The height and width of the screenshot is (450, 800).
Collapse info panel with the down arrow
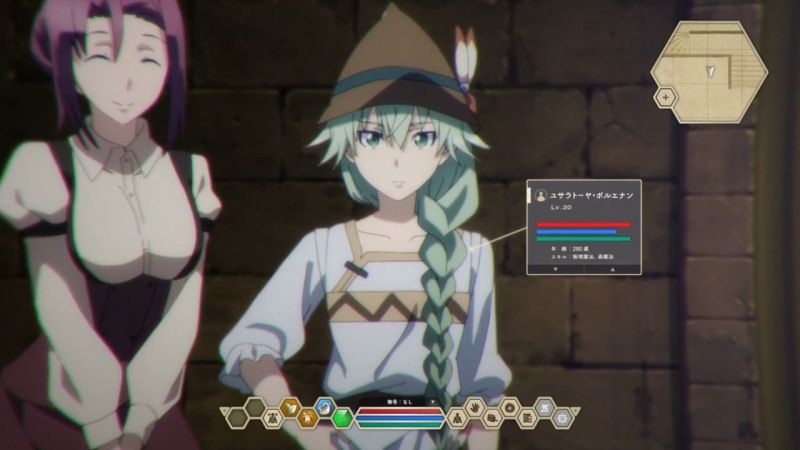551,268
